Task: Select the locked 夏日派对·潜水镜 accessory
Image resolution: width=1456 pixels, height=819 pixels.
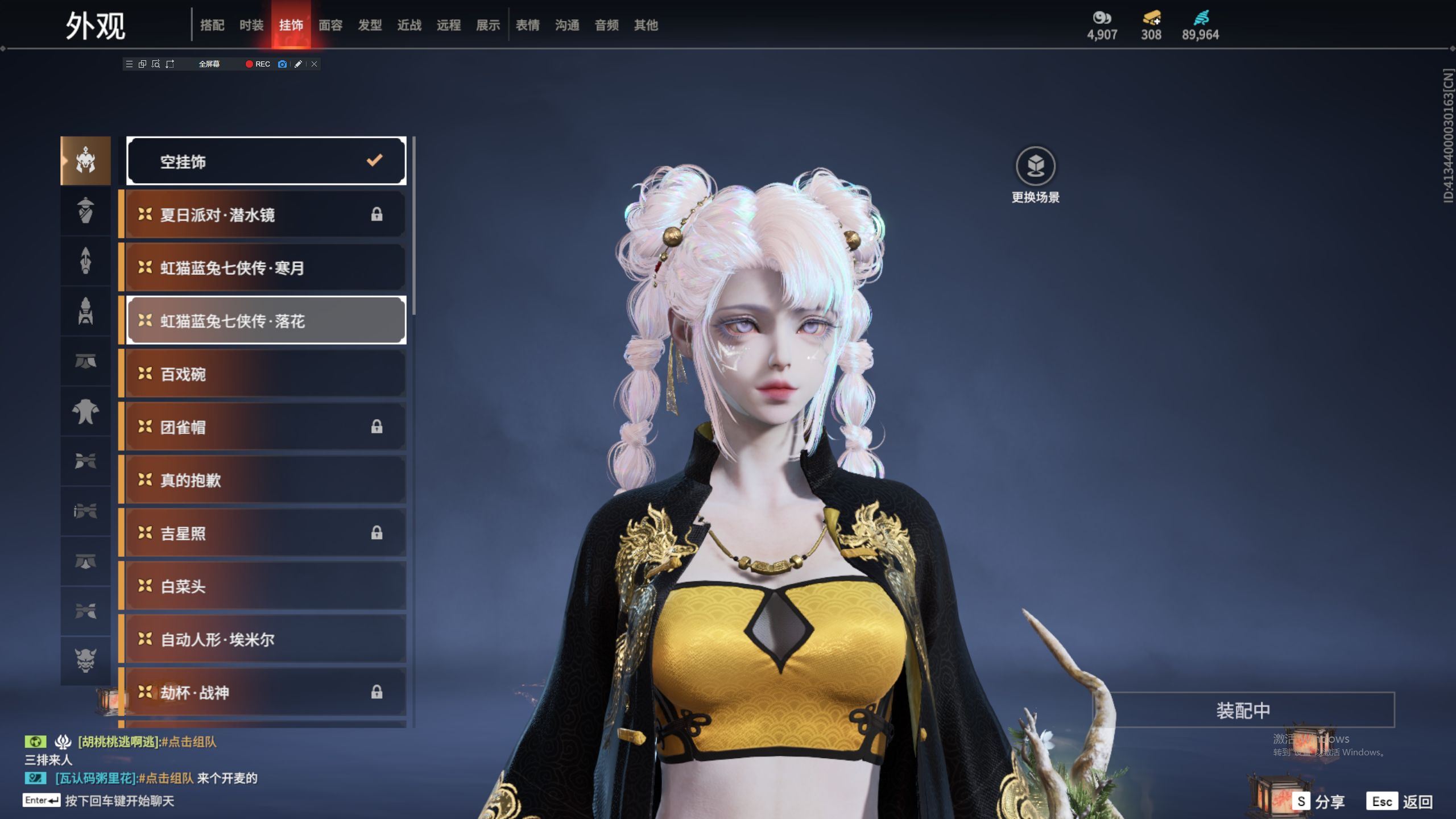Action: coord(264,214)
